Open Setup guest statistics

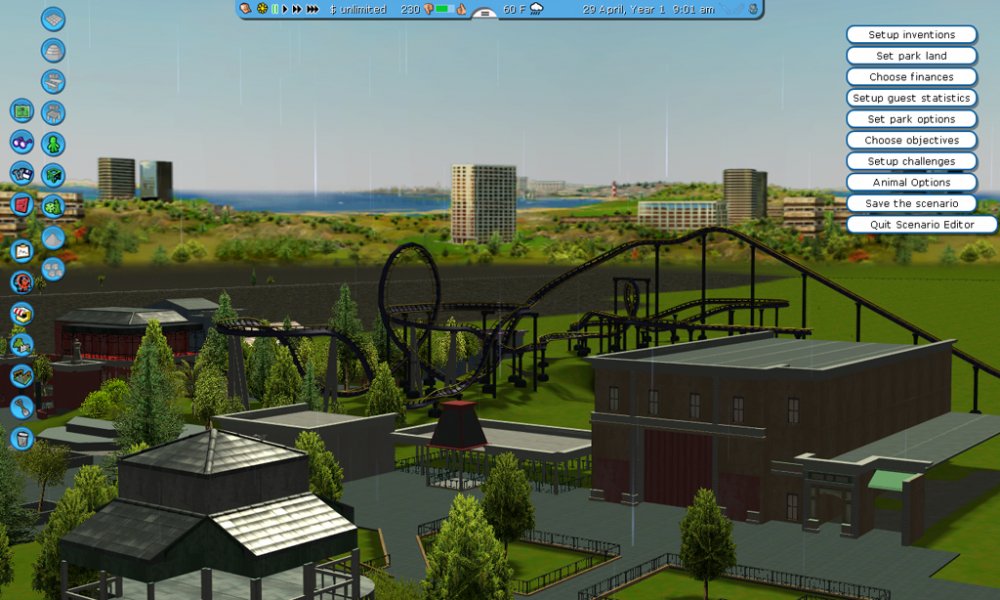point(911,98)
